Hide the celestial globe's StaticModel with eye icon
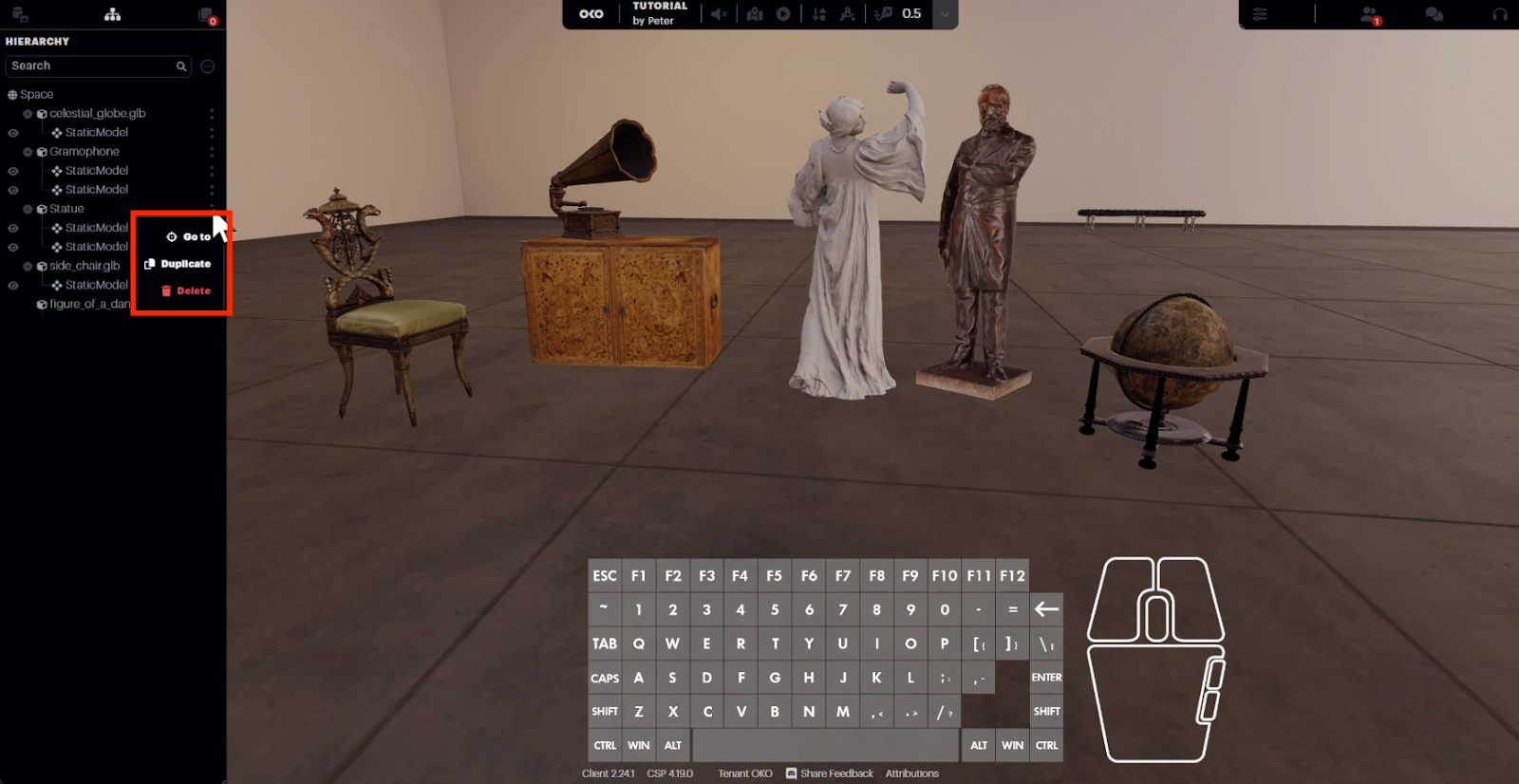Image resolution: width=1519 pixels, height=784 pixels. tap(13, 133)
